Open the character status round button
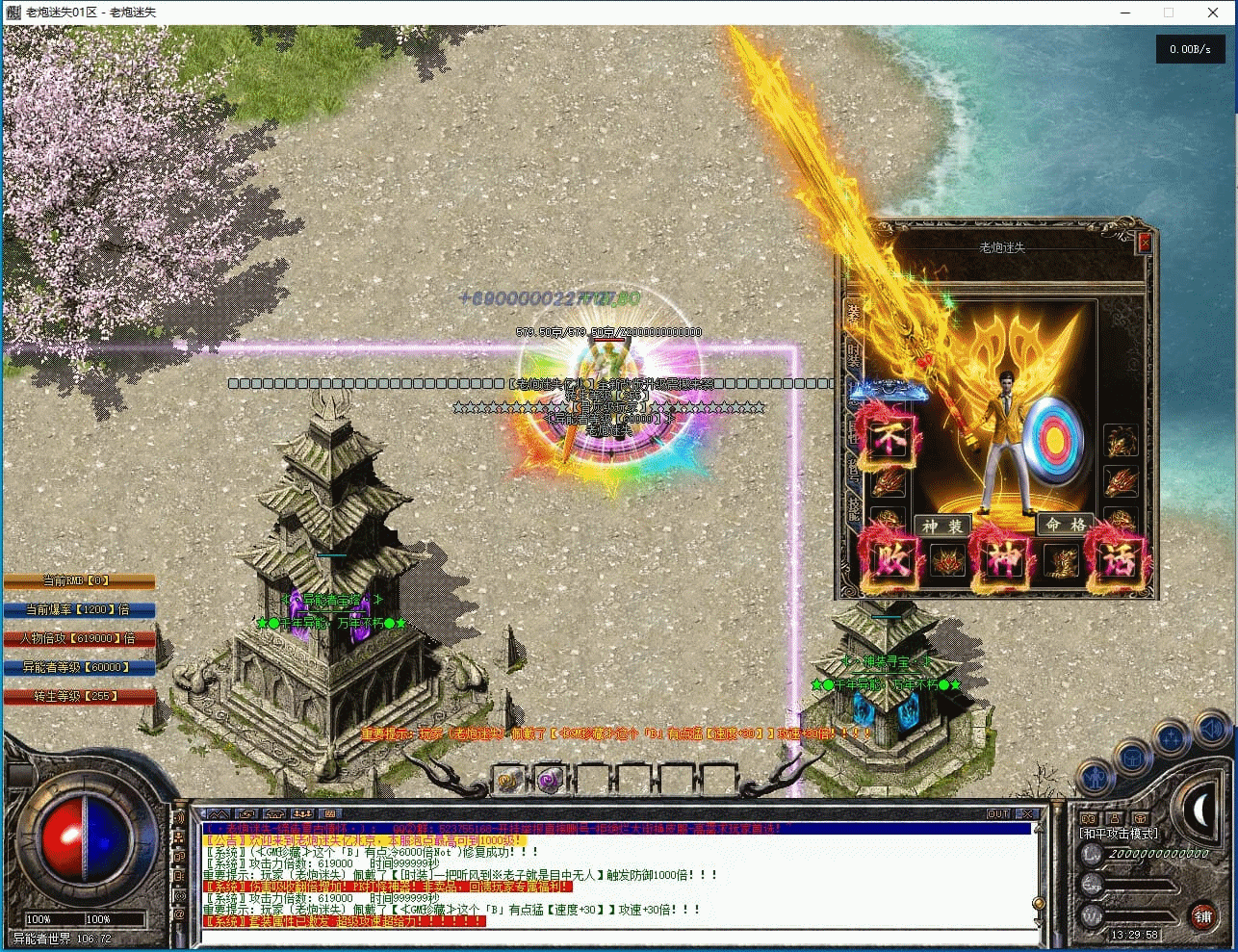 pyautogui.click(x=1095, y=775)
